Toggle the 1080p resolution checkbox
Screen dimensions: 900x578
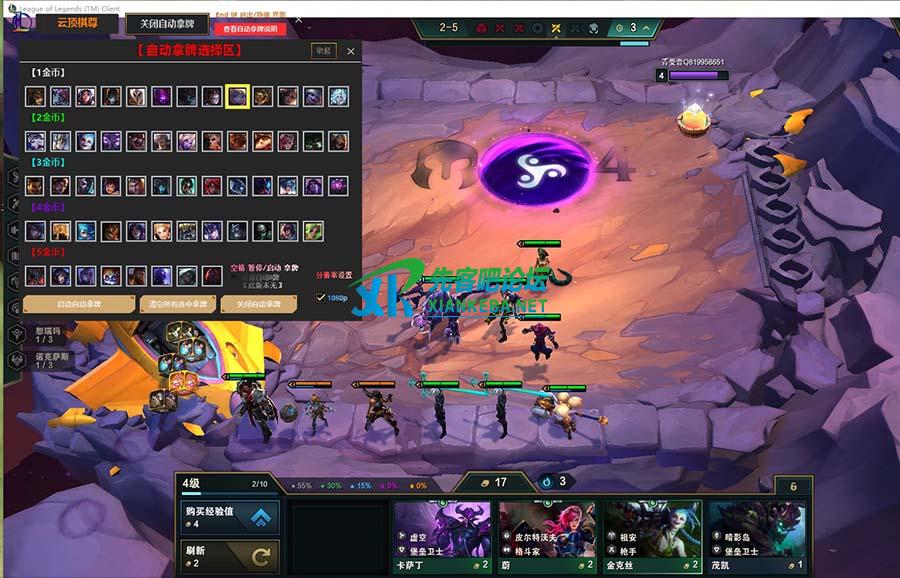coord(321,298)
